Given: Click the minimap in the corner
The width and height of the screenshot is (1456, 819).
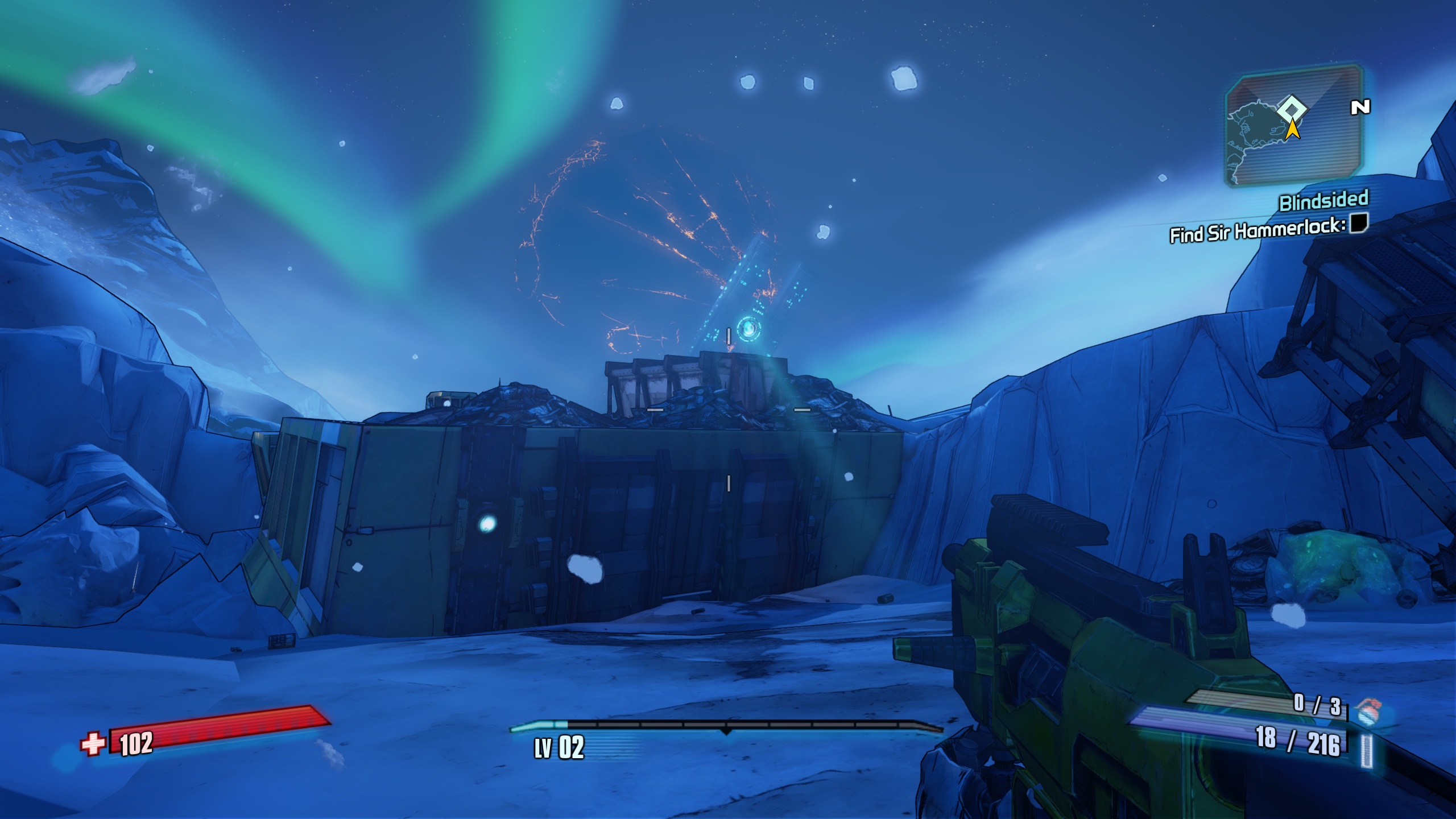Looking at the screenshot, I should click(1294, 125).
